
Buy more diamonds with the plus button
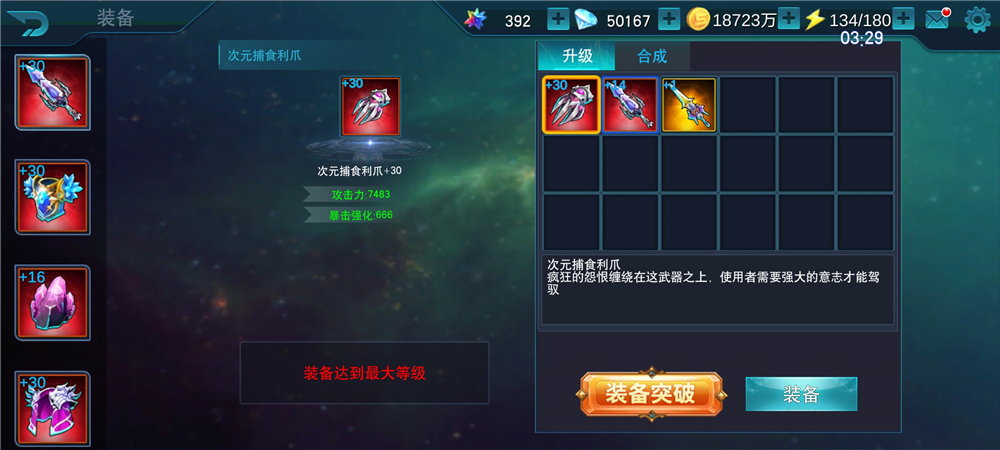(669, 20)
